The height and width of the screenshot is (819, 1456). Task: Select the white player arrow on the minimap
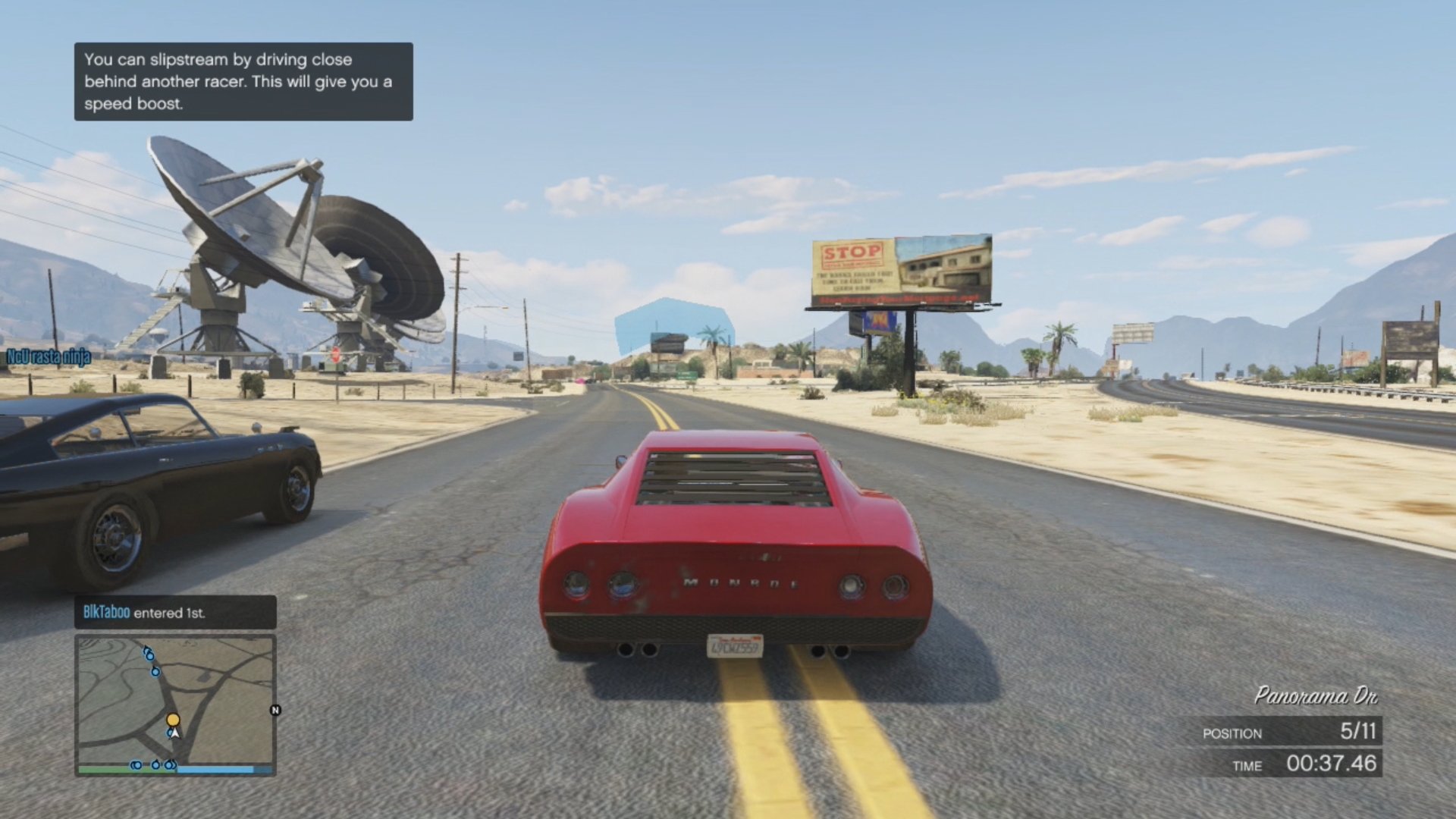(x=176, y=734)
